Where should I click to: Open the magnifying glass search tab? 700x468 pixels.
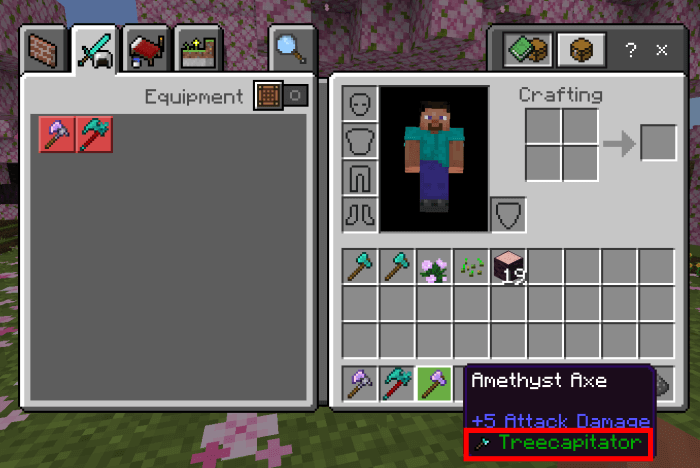289,47
